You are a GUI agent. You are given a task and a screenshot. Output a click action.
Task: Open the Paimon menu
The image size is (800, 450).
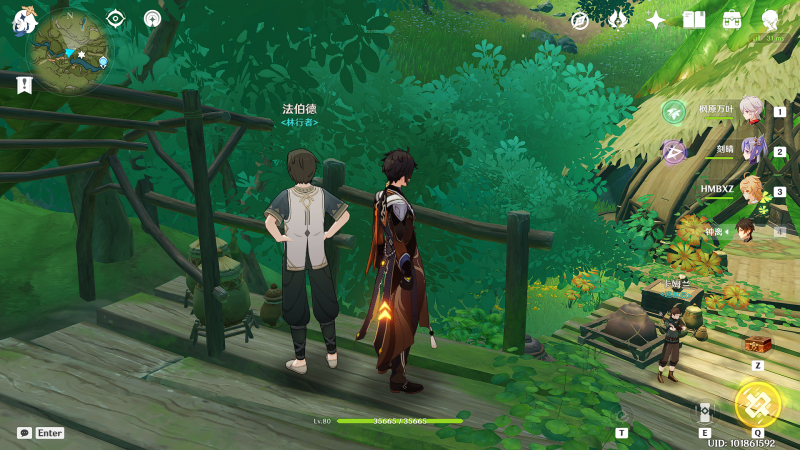[x=22, y=20]
